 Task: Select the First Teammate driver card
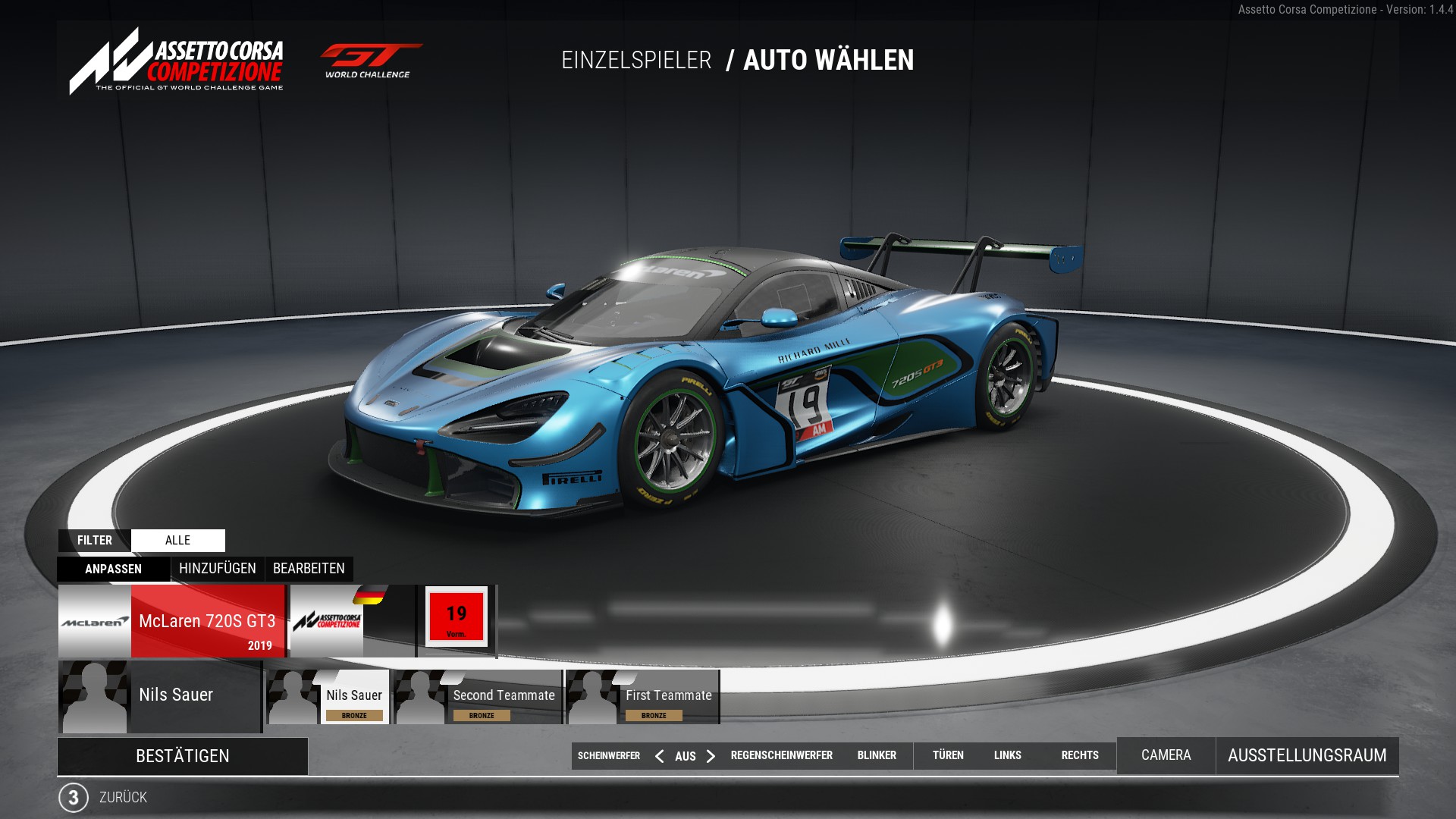pos(642,697)
